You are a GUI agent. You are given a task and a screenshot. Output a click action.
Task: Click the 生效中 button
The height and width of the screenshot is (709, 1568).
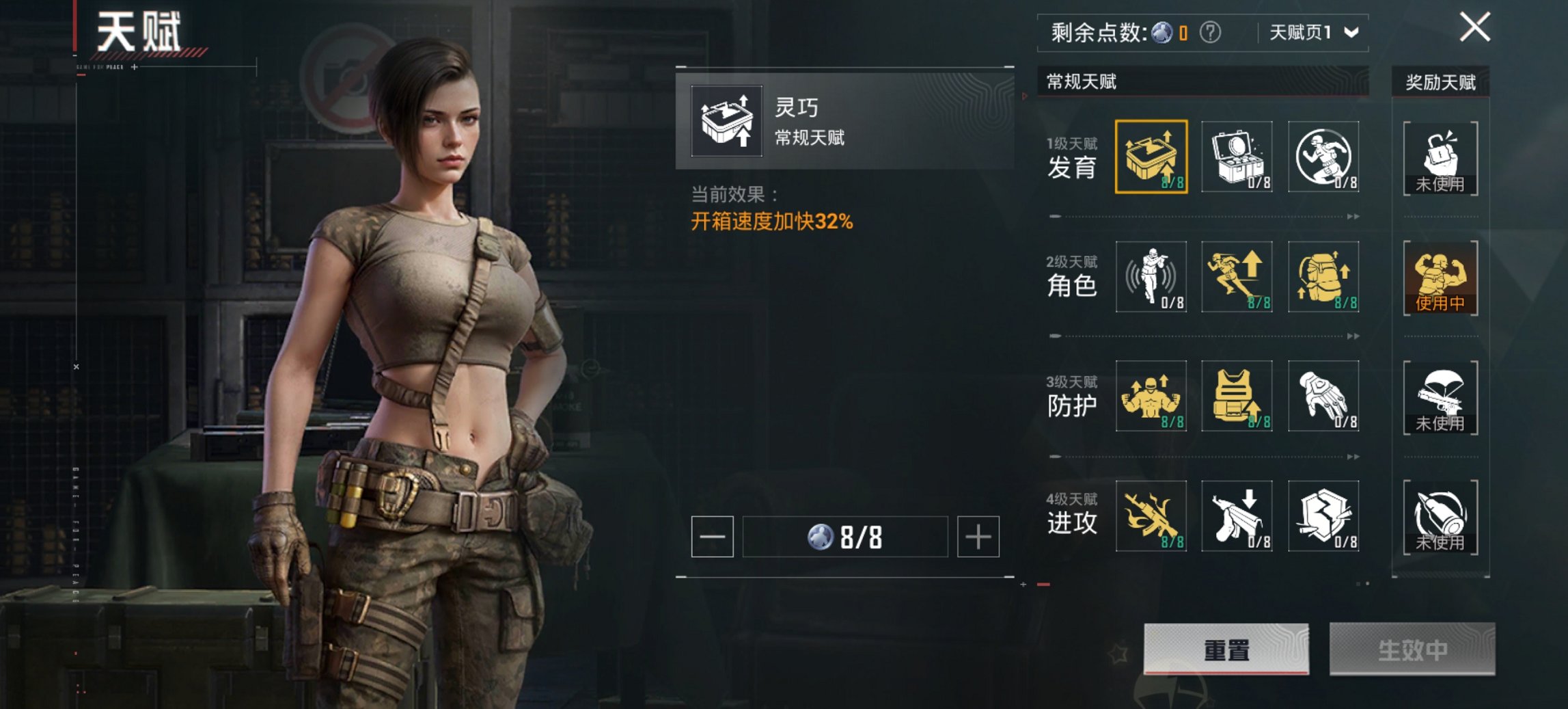point(1412,649)
